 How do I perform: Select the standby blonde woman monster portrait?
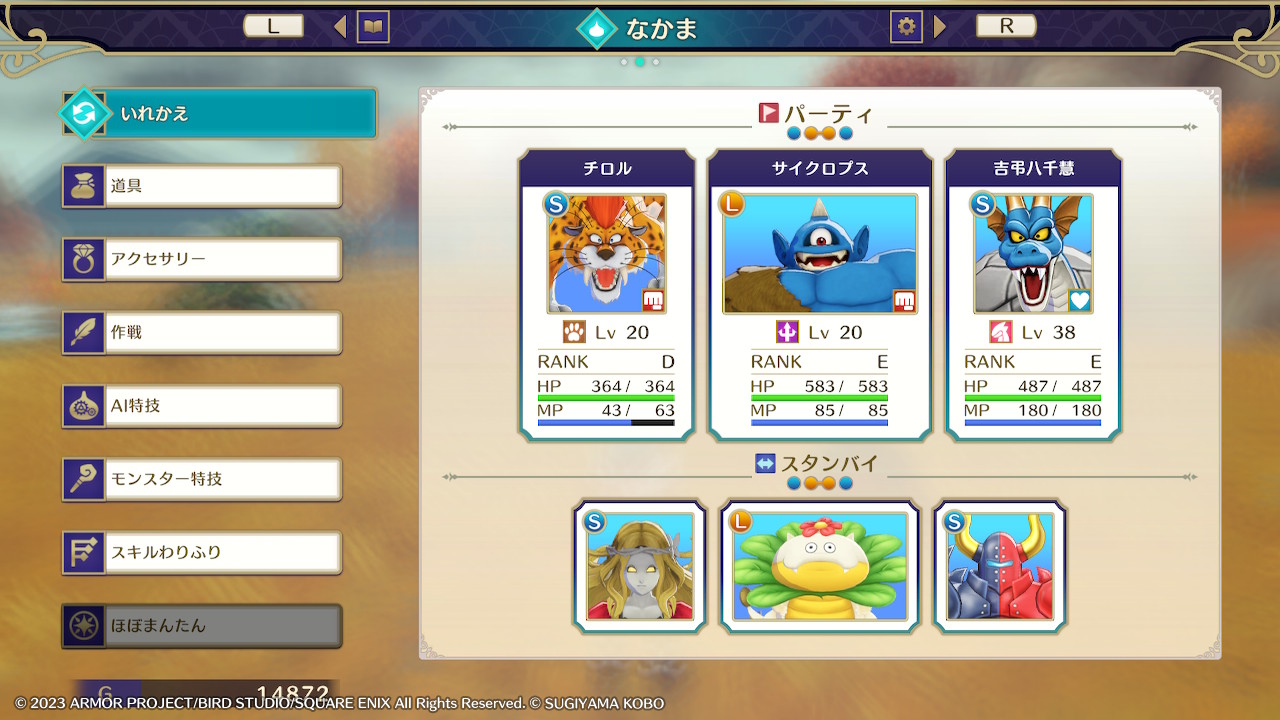coord(640,567)
